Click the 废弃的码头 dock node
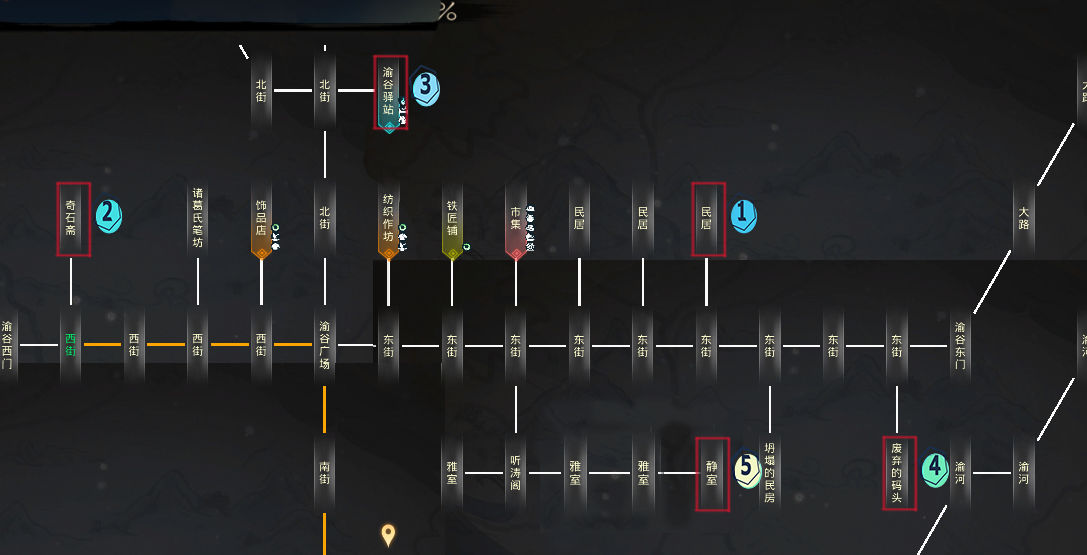 898,472
